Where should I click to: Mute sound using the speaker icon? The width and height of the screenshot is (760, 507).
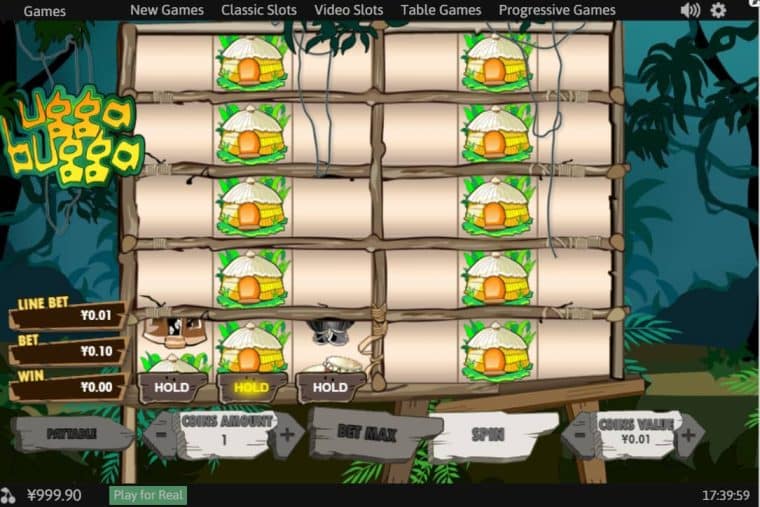pos(690,10)
